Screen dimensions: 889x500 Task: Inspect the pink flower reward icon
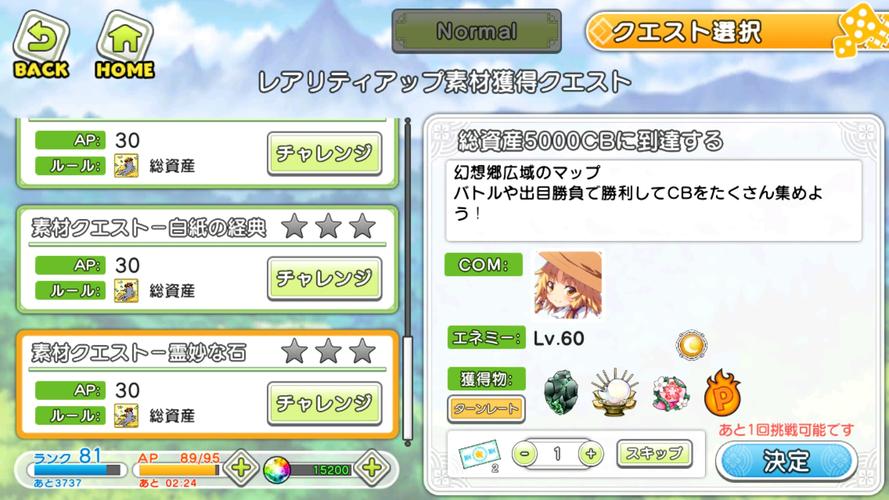[x=668, y=393]
